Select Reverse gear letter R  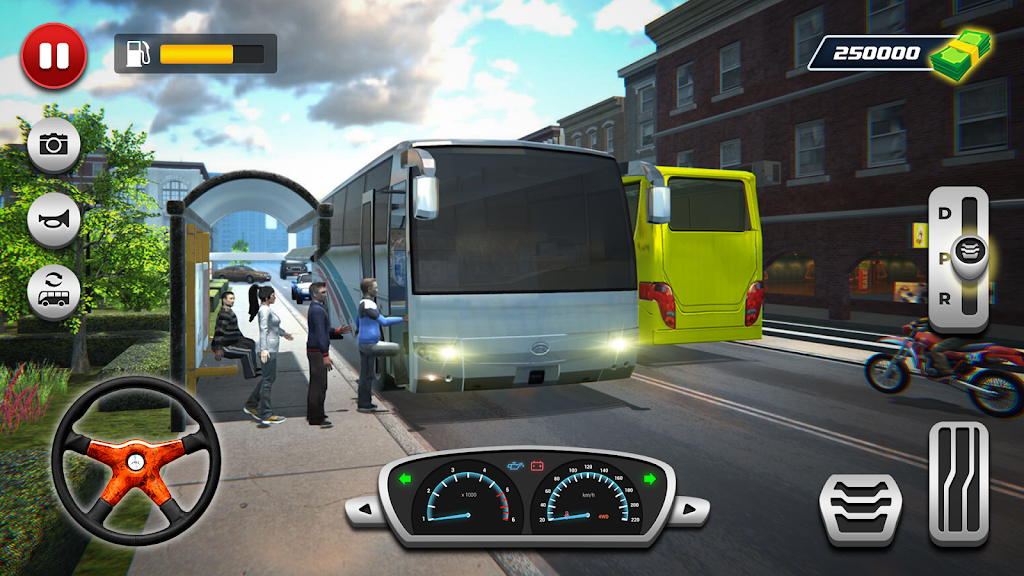click(x=943, y=298)
